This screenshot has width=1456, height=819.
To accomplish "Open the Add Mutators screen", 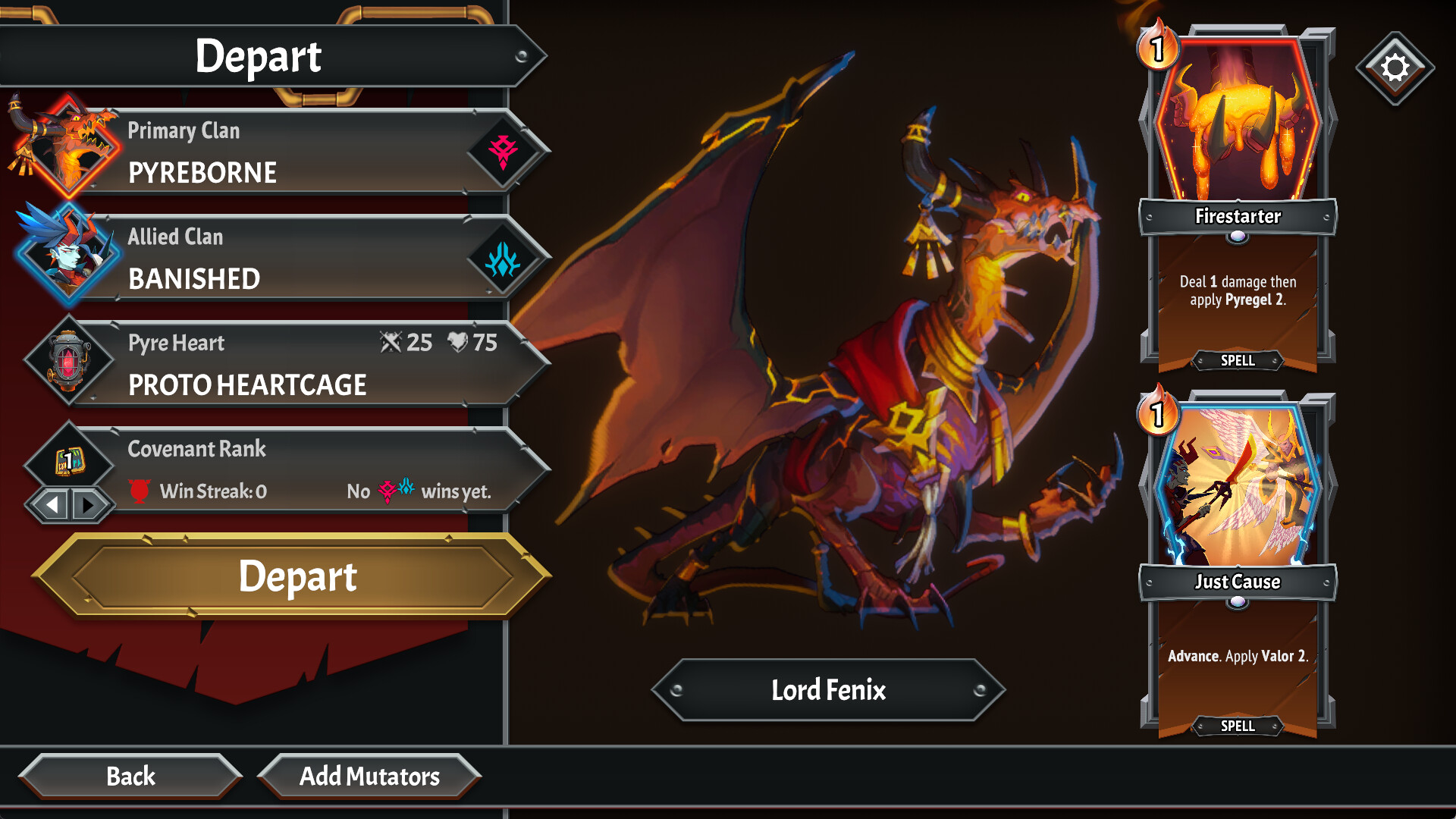I will [370, 777].
